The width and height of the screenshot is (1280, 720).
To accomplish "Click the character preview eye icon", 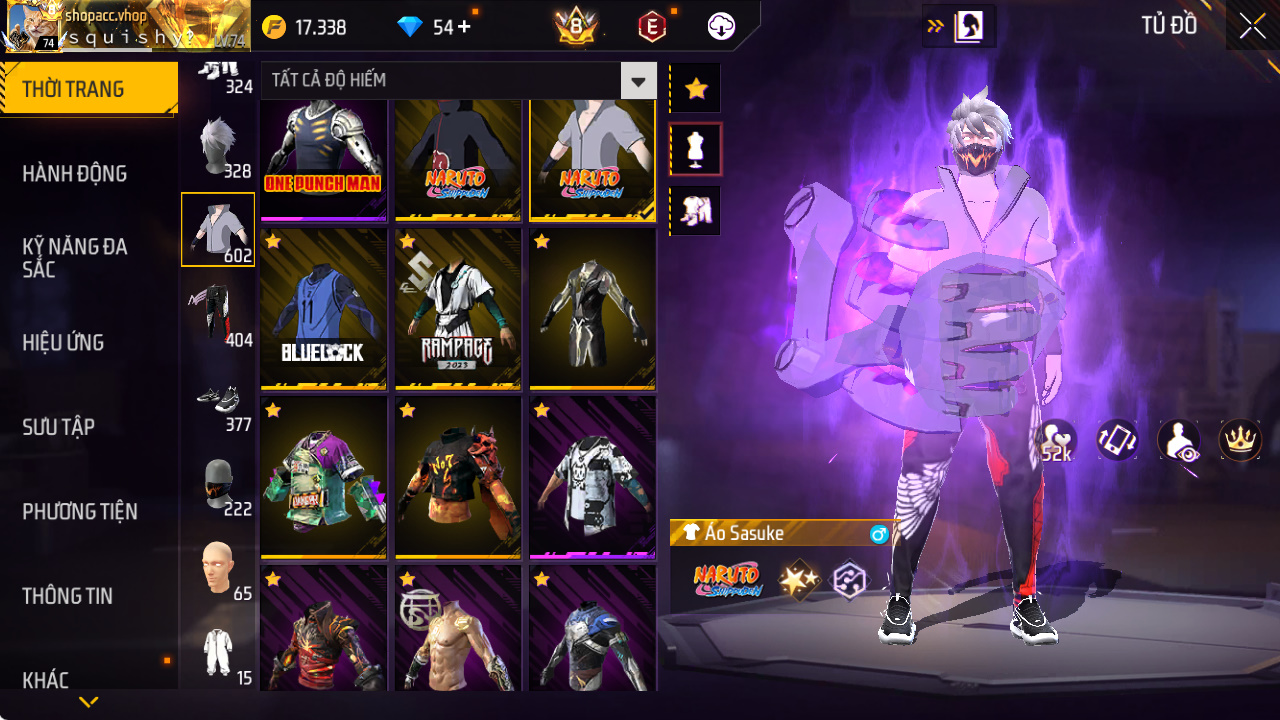I will 1178,441.
